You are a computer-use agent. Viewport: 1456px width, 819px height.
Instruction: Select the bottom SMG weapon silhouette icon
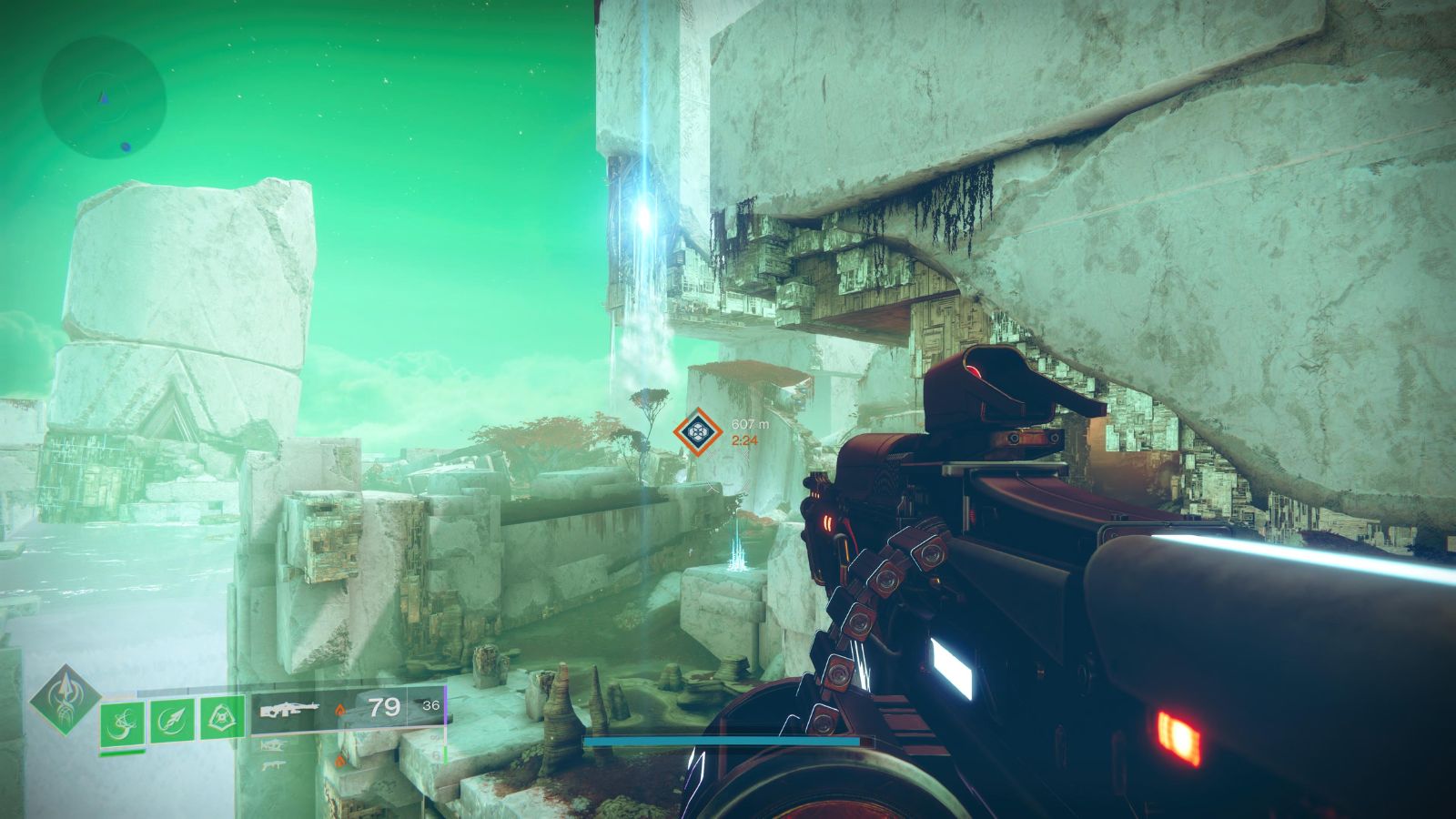pos(273,765)
